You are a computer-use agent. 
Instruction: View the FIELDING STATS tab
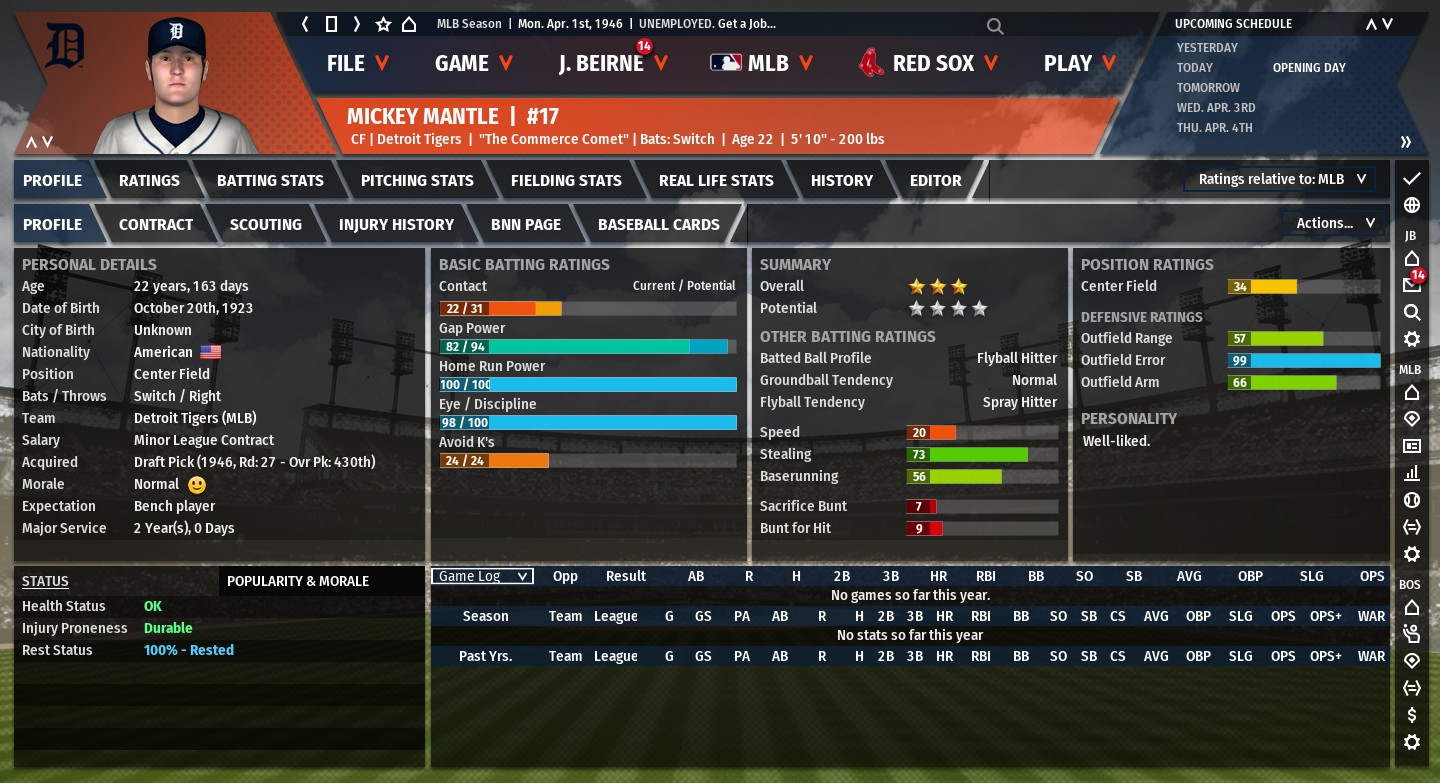point(566,181)
